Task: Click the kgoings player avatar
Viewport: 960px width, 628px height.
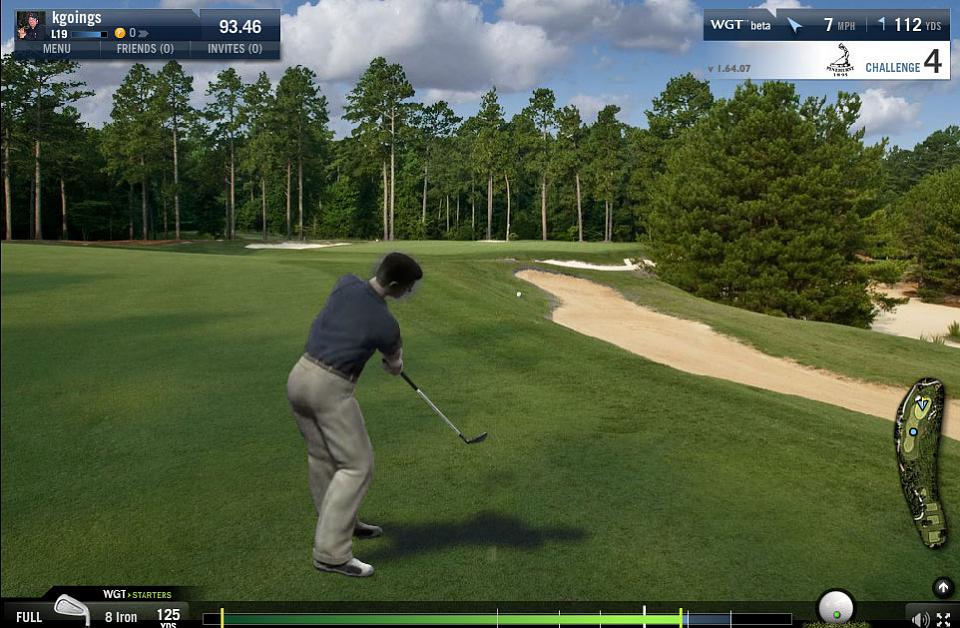Action: point(31,25)
